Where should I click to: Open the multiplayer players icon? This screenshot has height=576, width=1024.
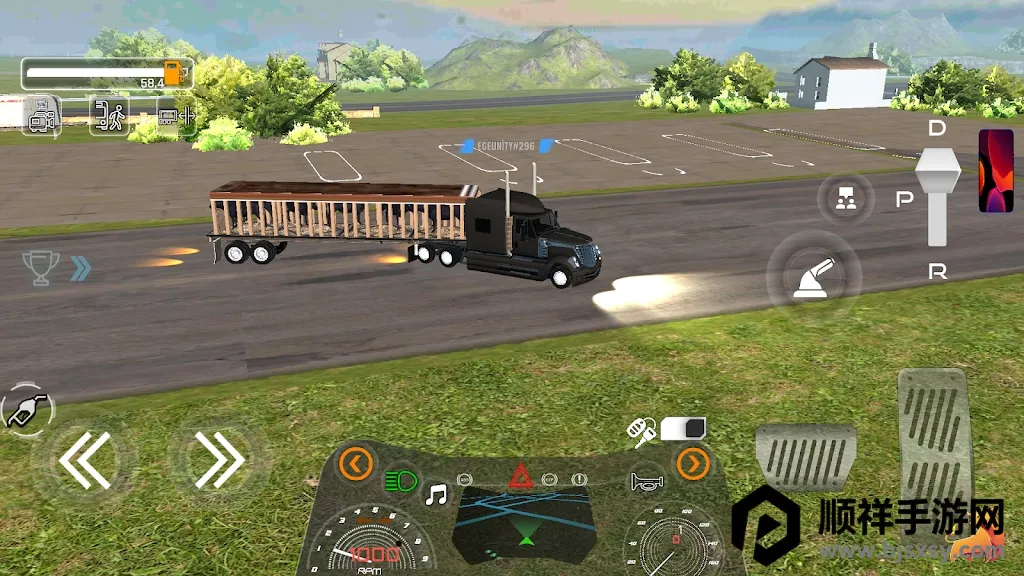pyautogui.click(x=846, y=198)
